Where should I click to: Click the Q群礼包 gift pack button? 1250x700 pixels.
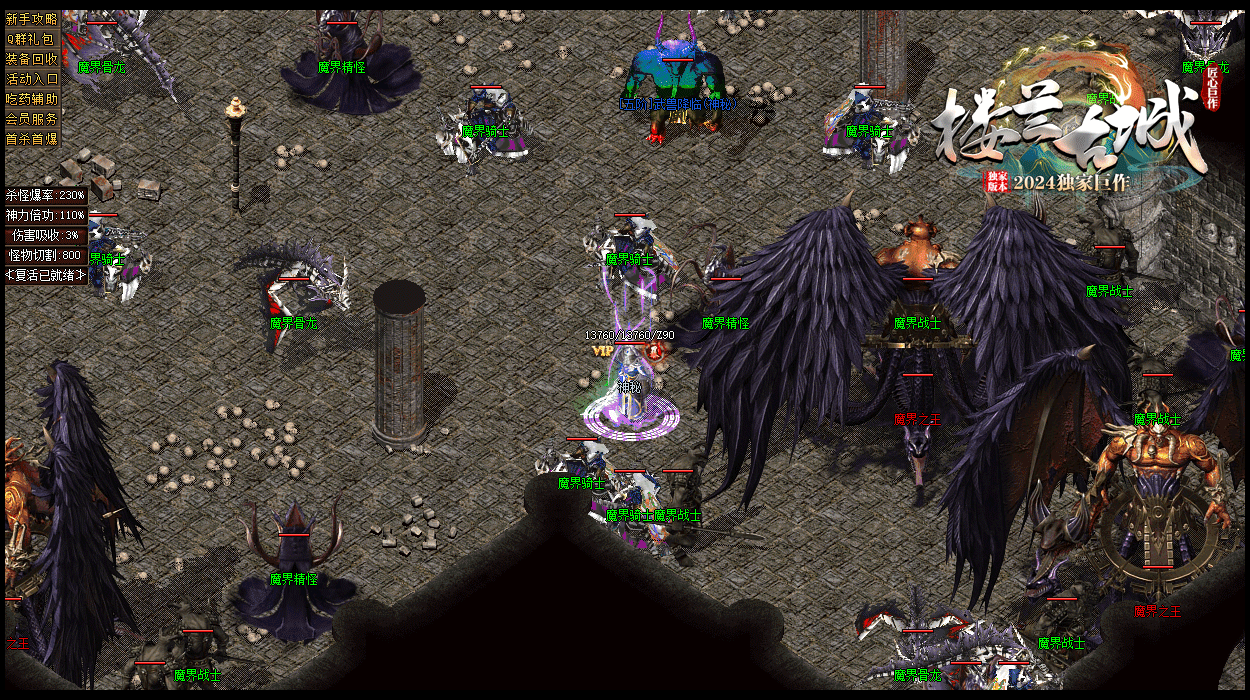32,39
